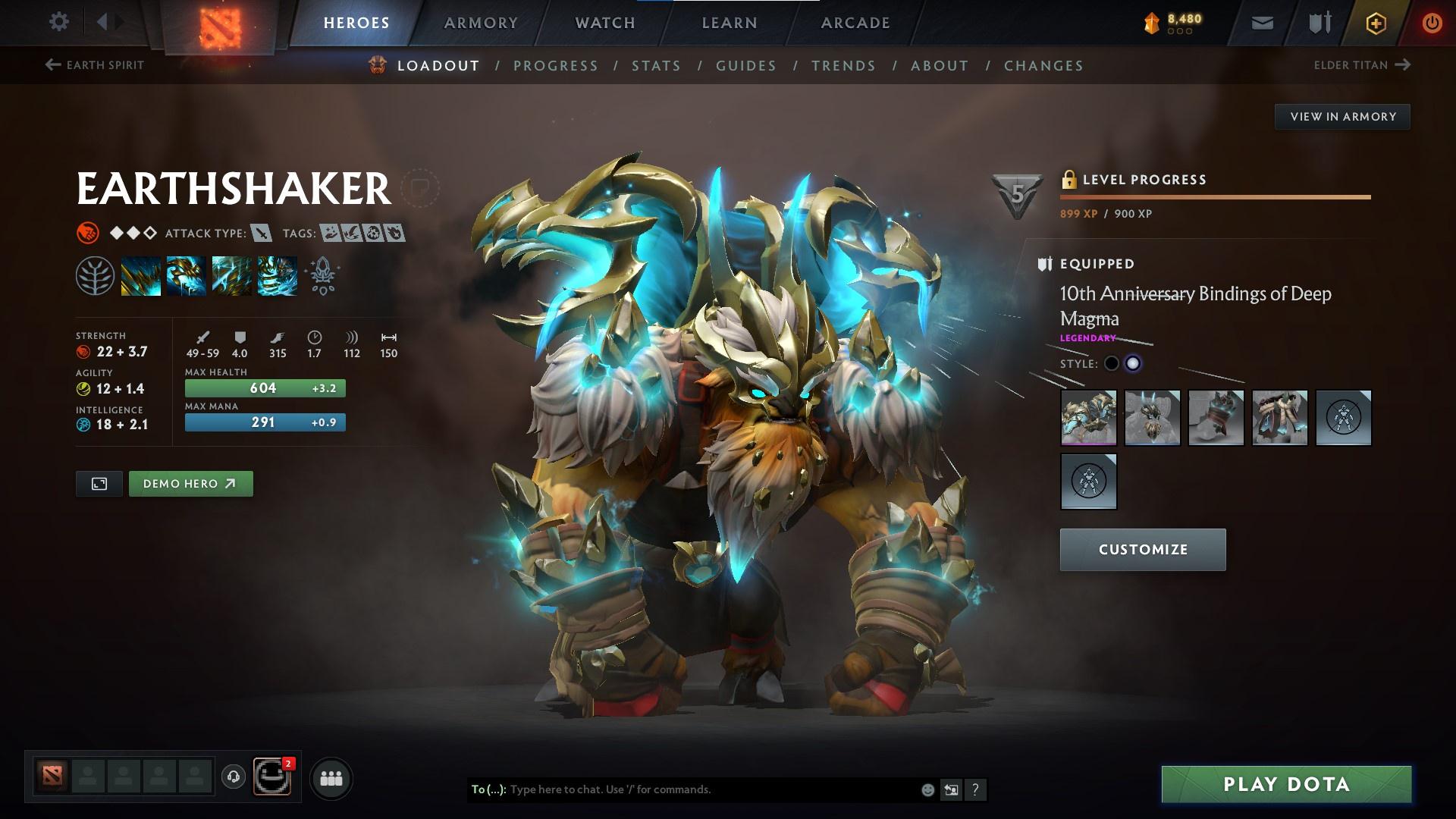The image size is (1456, 819).
Task: Click the CUSTOMIZE button
Action: pos(1141,549)
